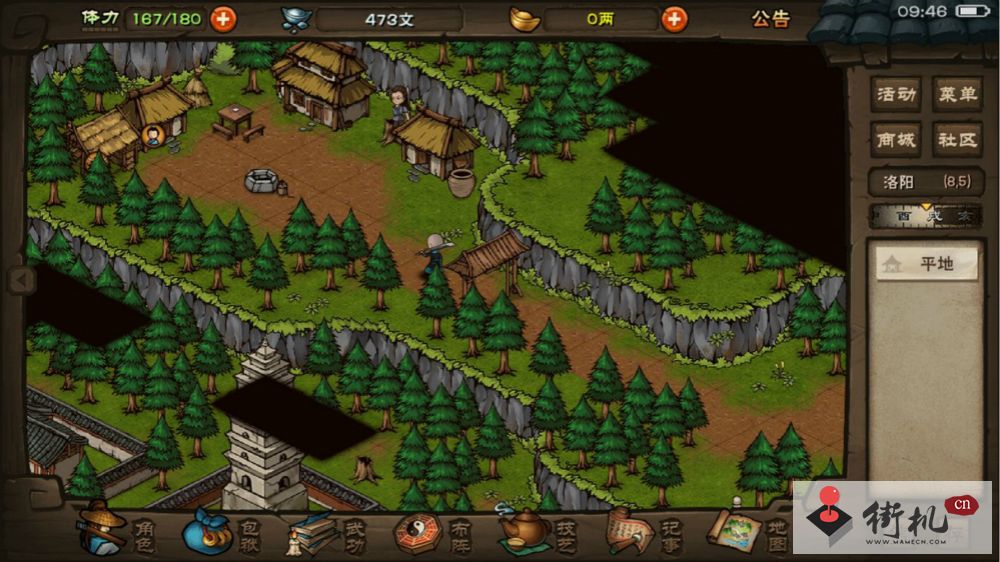The width and height of the screenshot is (1000, 562).
Task: Open the 布阵 formation screen
Action: (x=430, y=530)
